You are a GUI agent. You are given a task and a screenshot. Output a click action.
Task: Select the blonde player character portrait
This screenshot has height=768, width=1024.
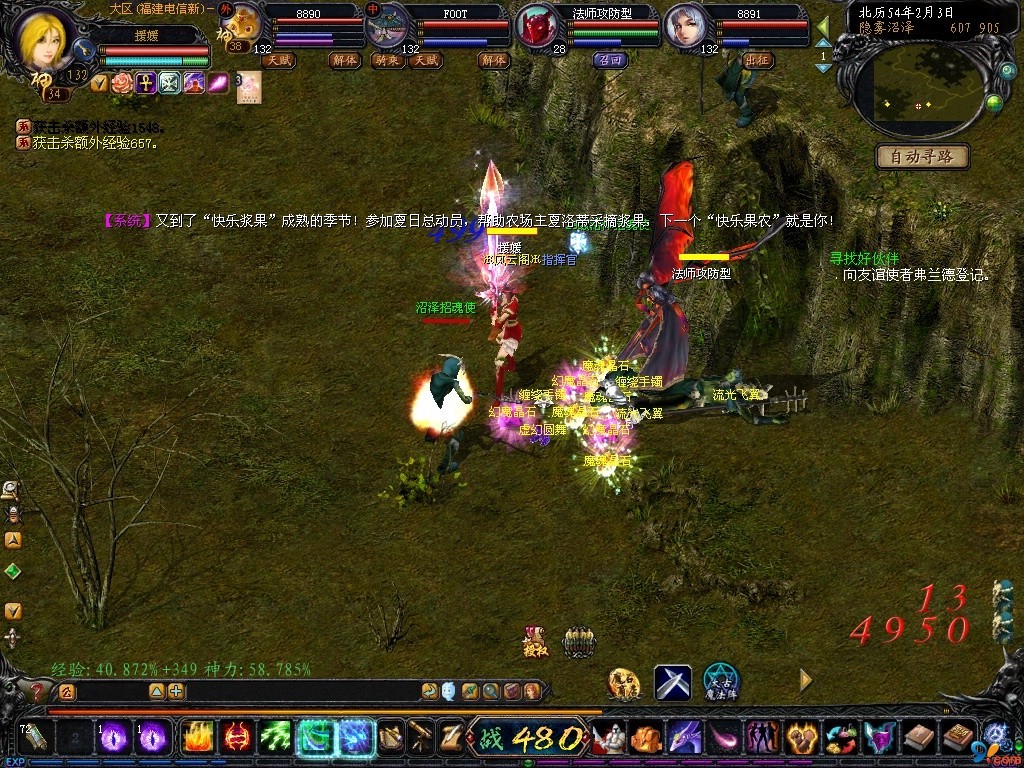46,40
